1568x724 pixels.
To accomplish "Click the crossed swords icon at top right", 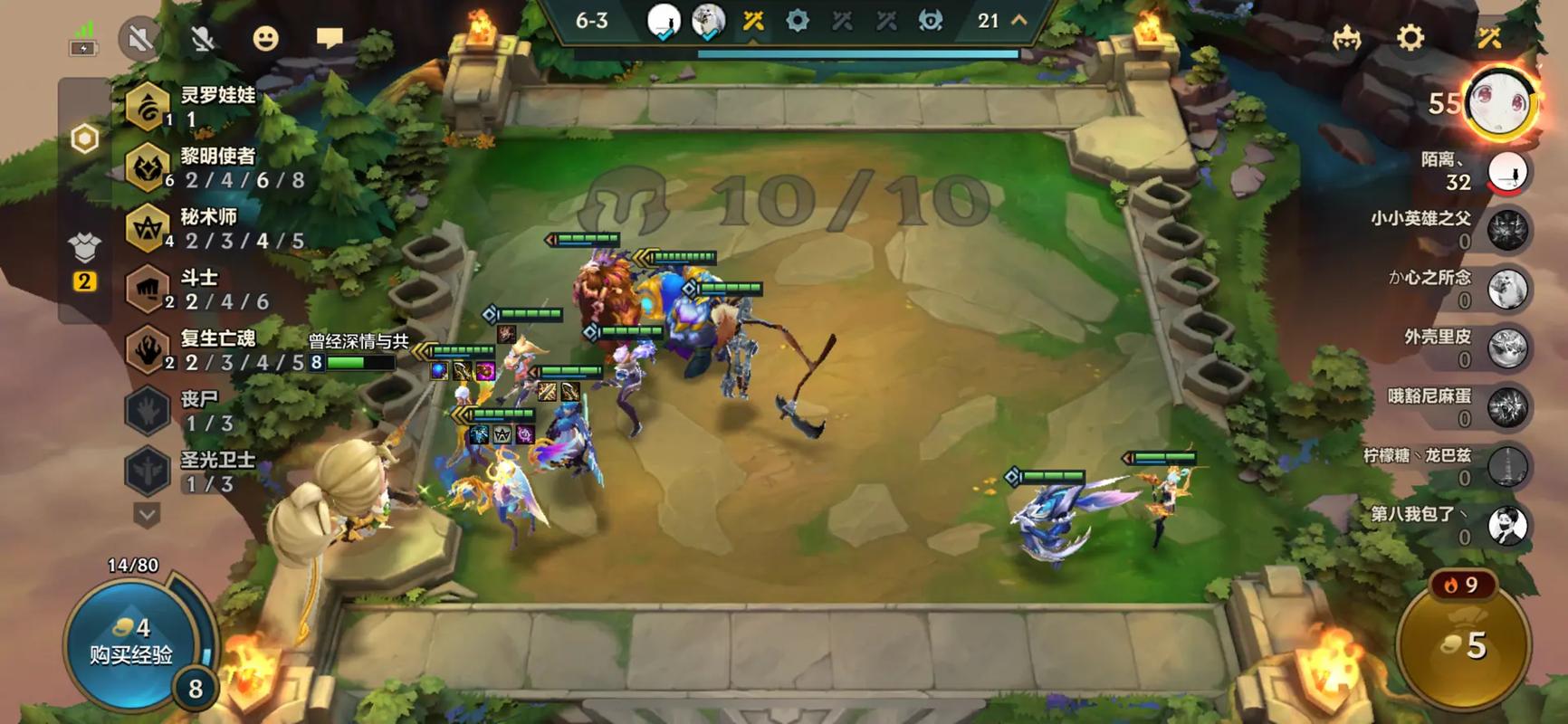I will [1489, 38].
